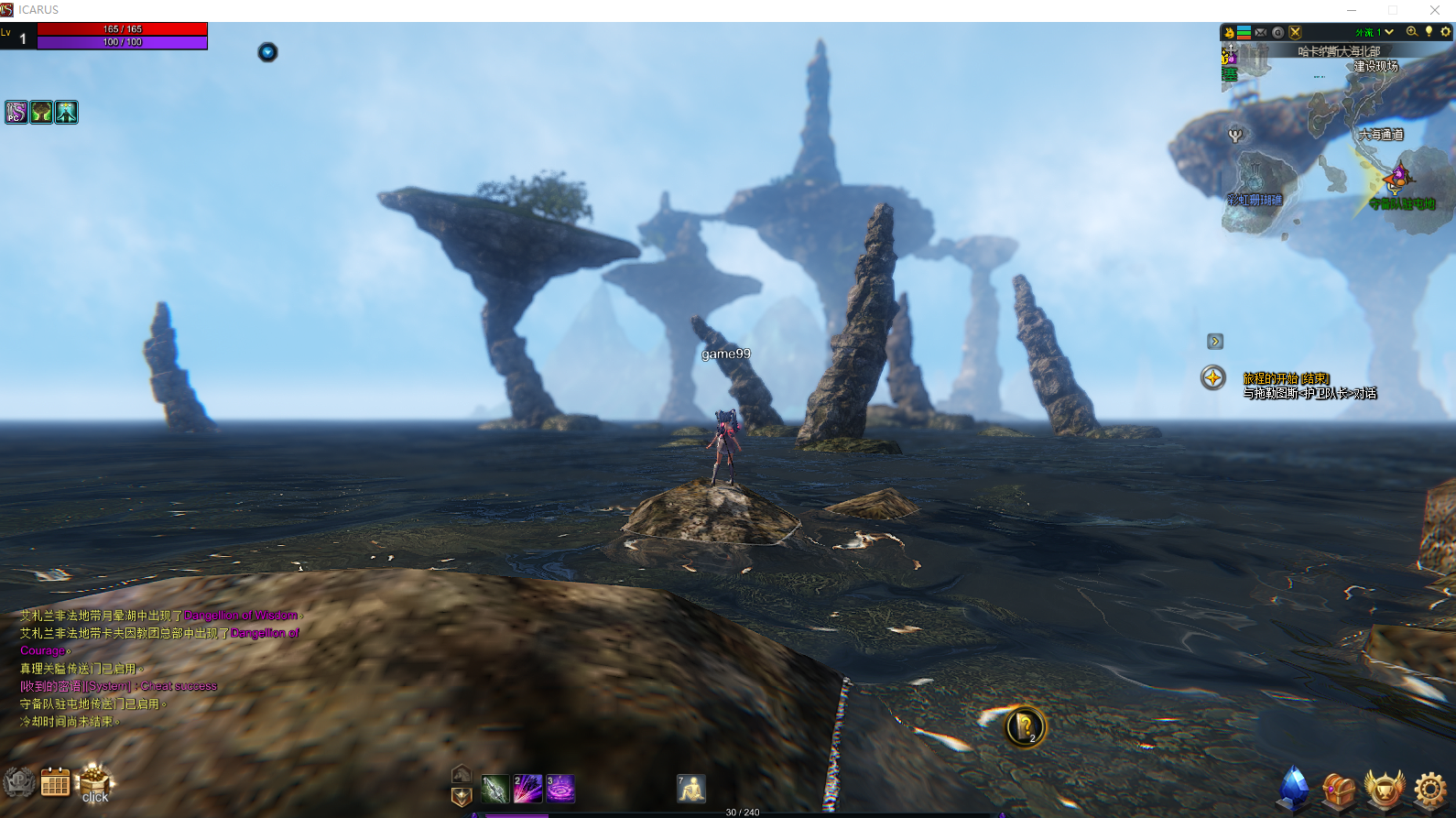1456x818 pixels.
Task: Activate the sitting rest action slot 7
Action: coord(691,789)
